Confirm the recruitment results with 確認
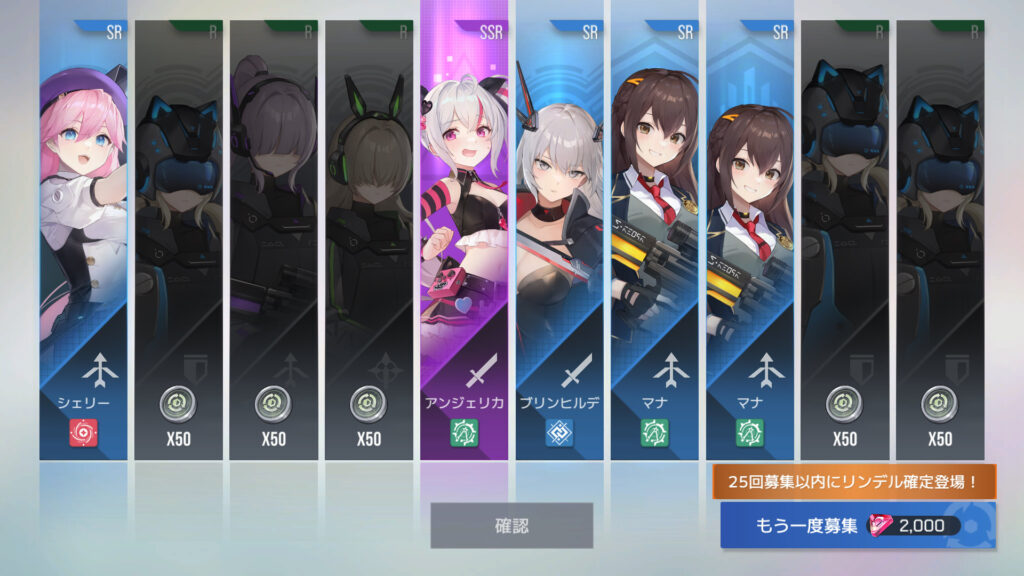 pyautogui.click(x=511, y=525)
